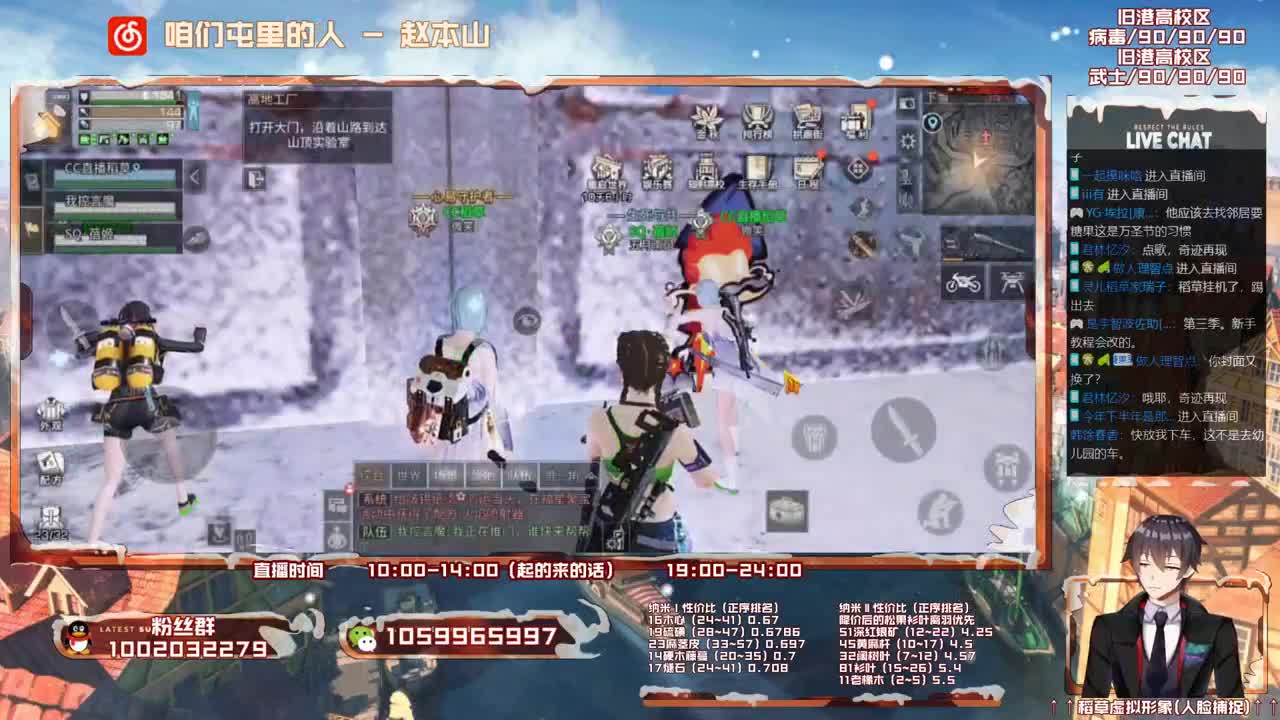Image resolution: width=1280 pixels, height=720 pixels.
Task: Open the 生存手册 survival handbook icon
Action: [x=757, y=168]
